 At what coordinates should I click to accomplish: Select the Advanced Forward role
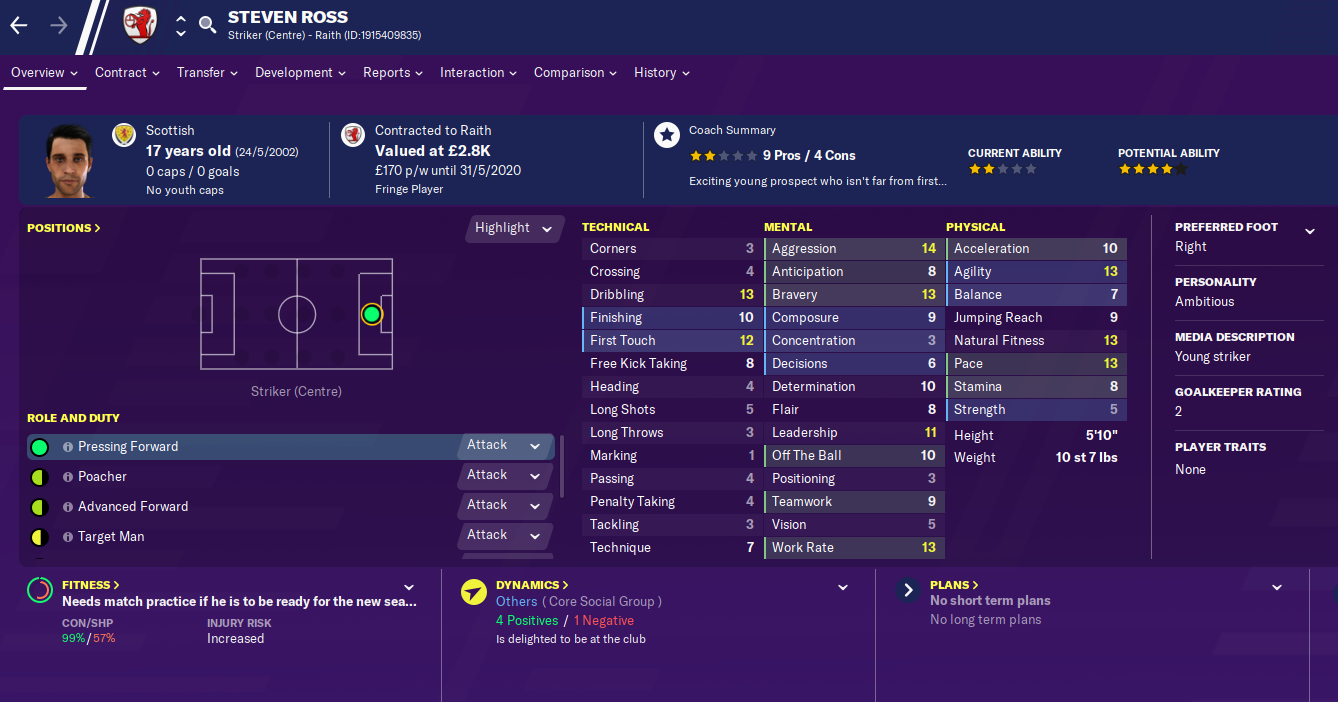tap(133, 507)
